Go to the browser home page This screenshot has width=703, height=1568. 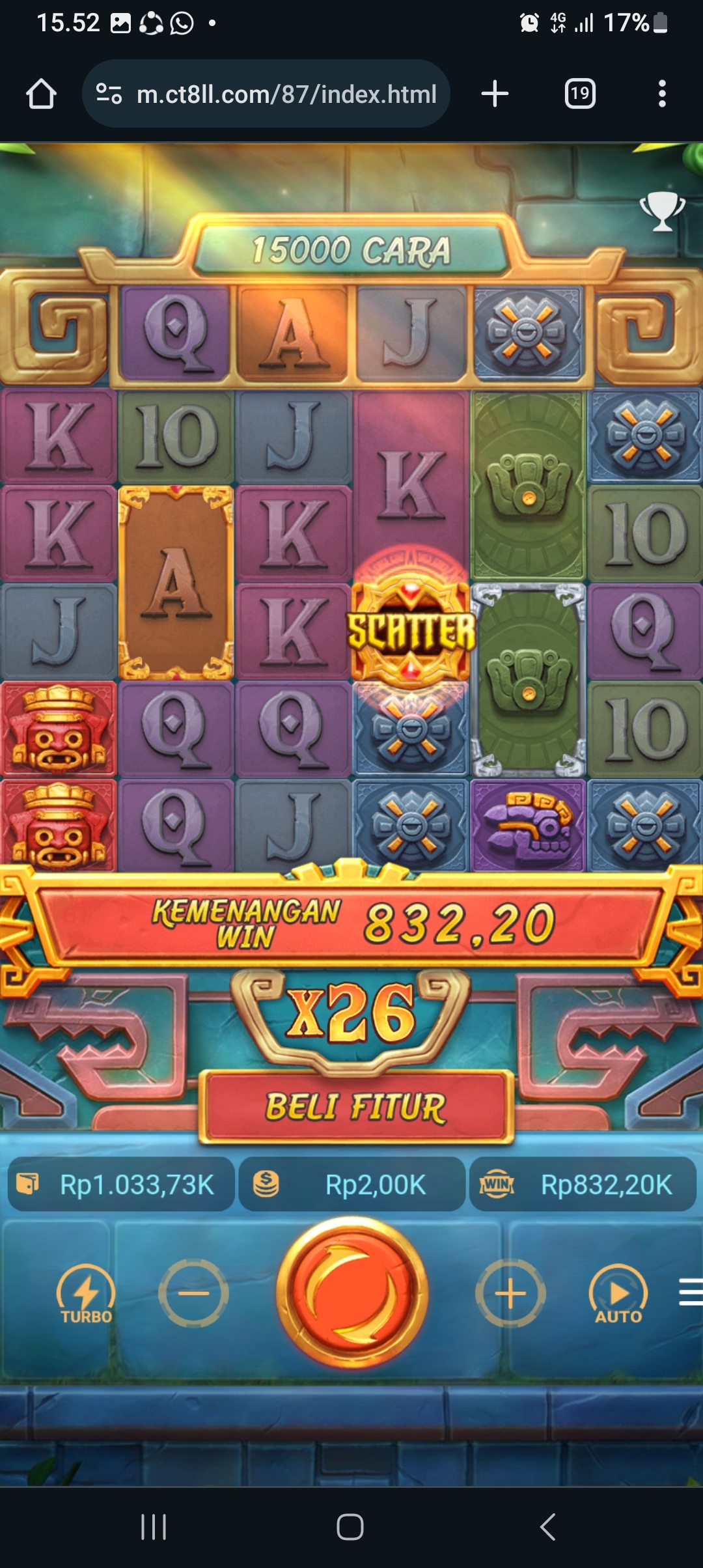pyautogui.click(x=41, y=94)
